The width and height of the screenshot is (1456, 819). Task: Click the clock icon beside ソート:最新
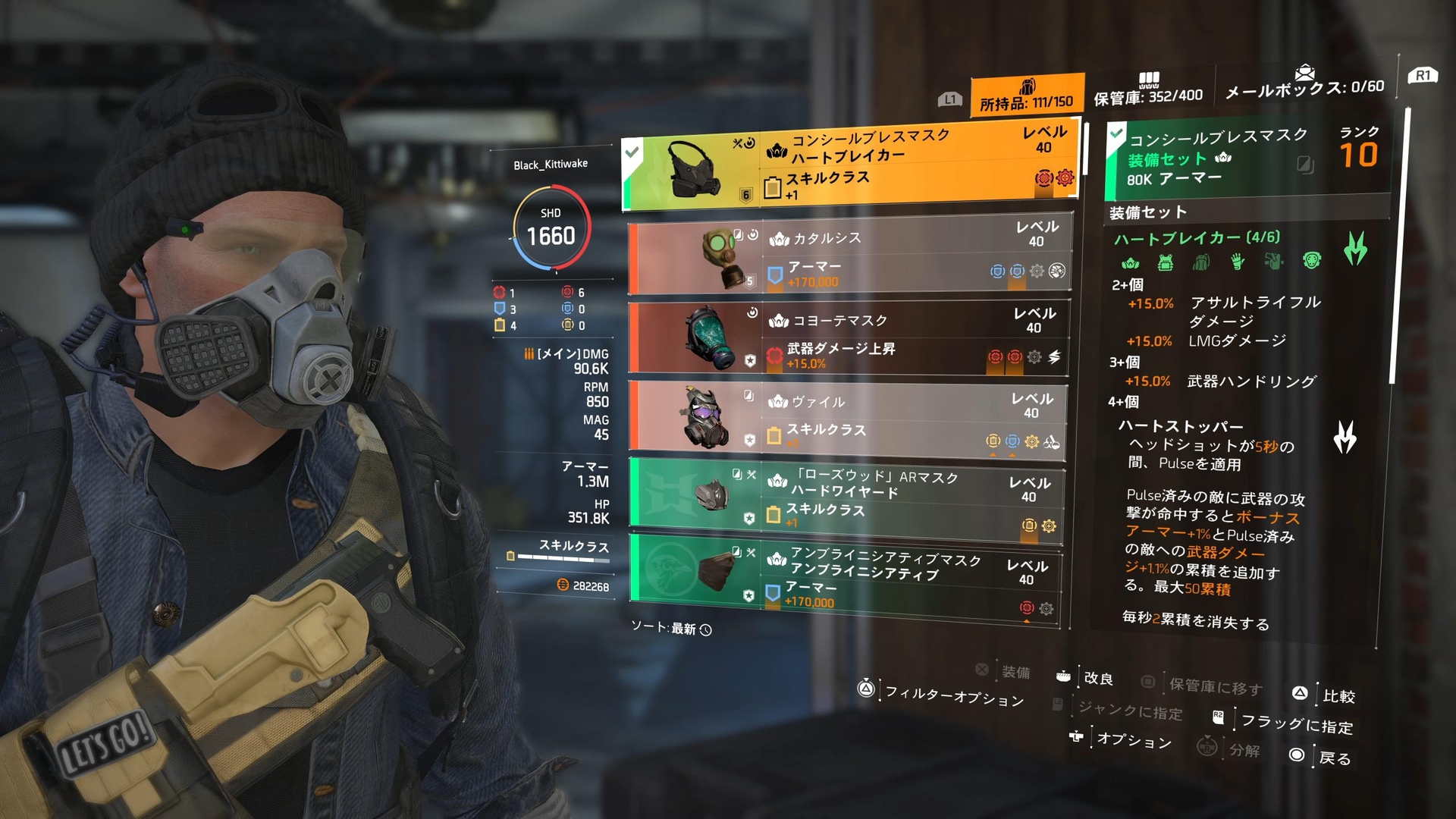(x=706, y=629)
